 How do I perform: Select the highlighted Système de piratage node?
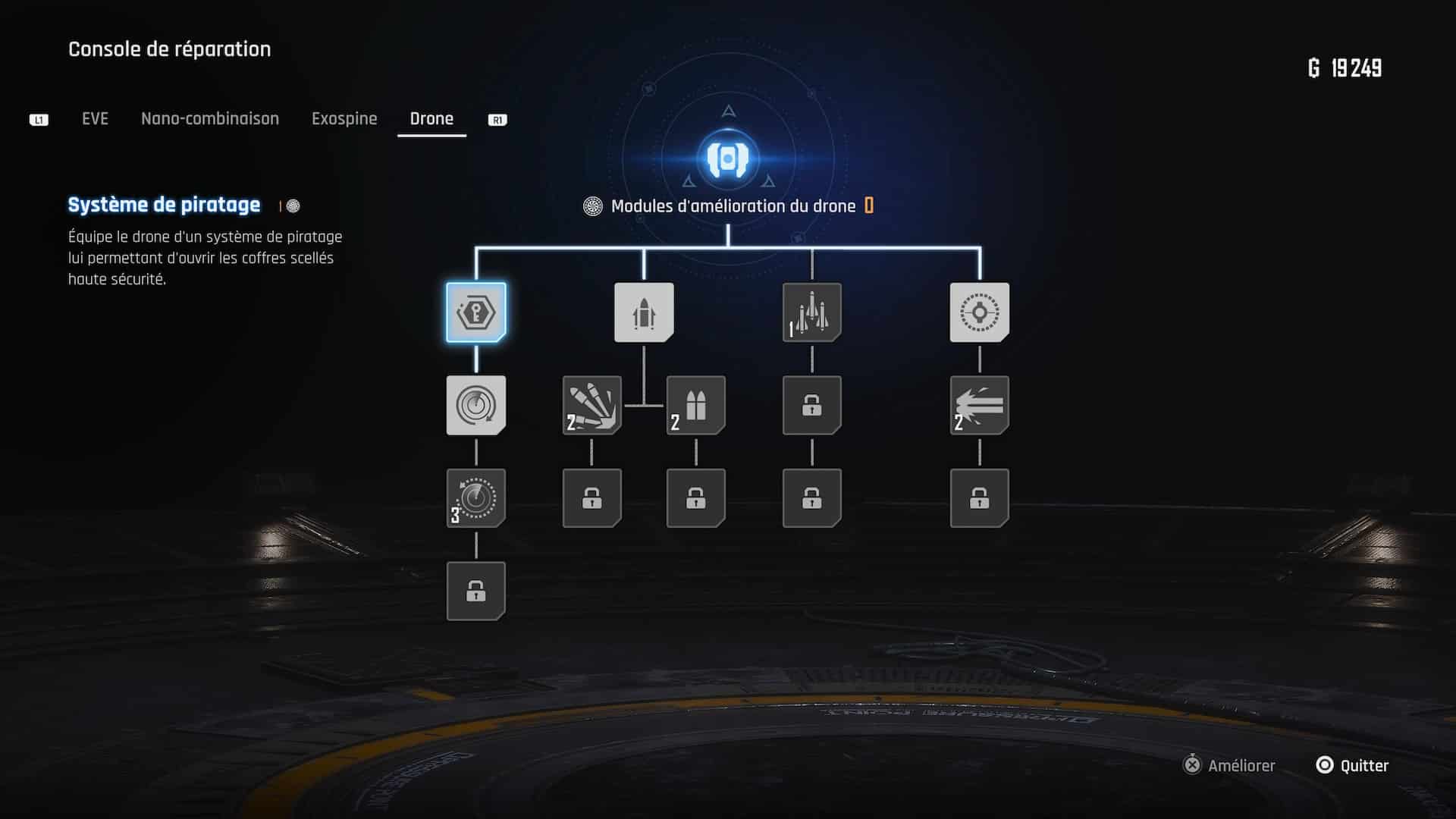(476, 312)
